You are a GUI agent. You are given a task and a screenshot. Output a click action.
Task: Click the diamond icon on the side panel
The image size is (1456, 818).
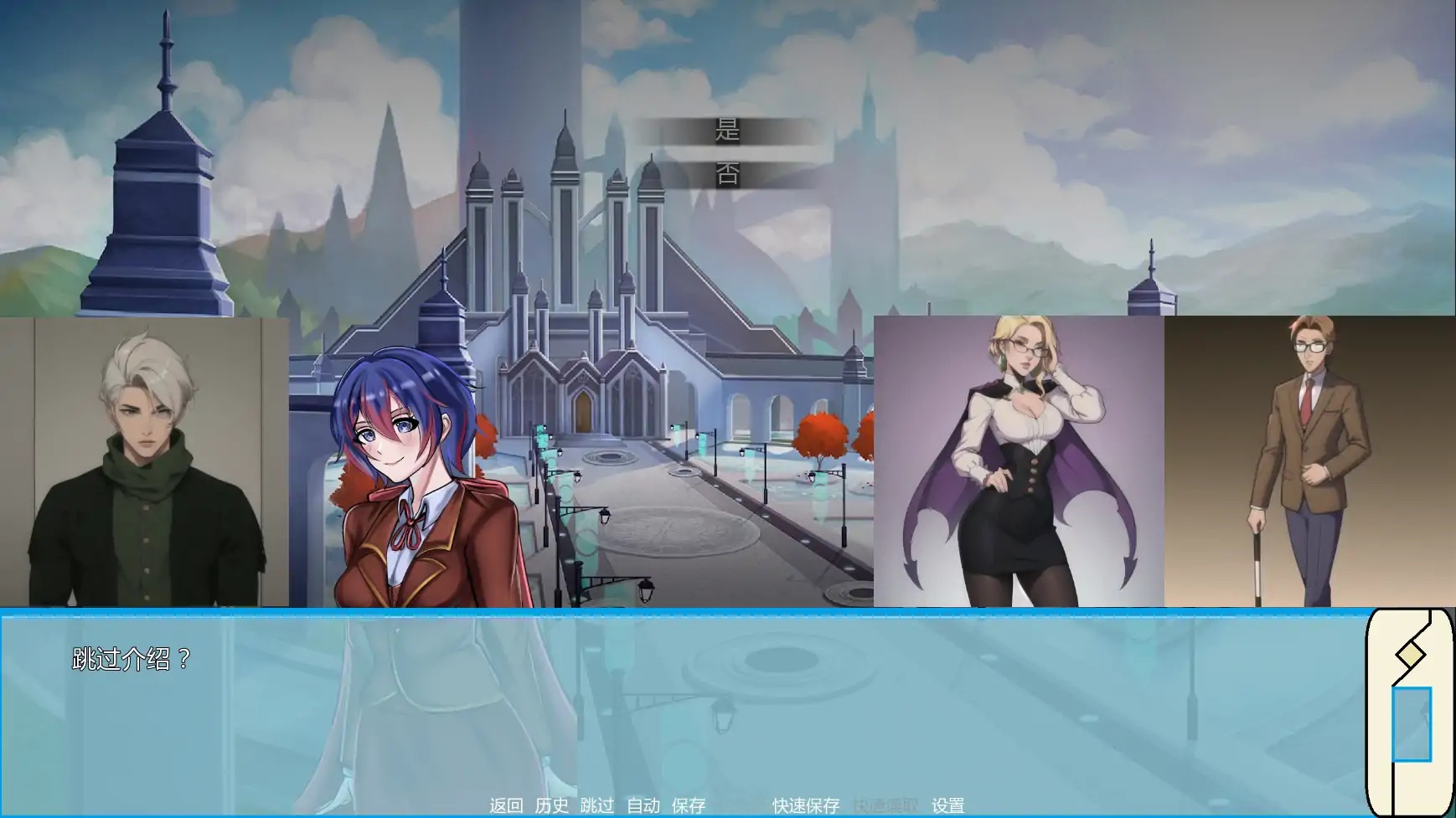[1410, 652]
